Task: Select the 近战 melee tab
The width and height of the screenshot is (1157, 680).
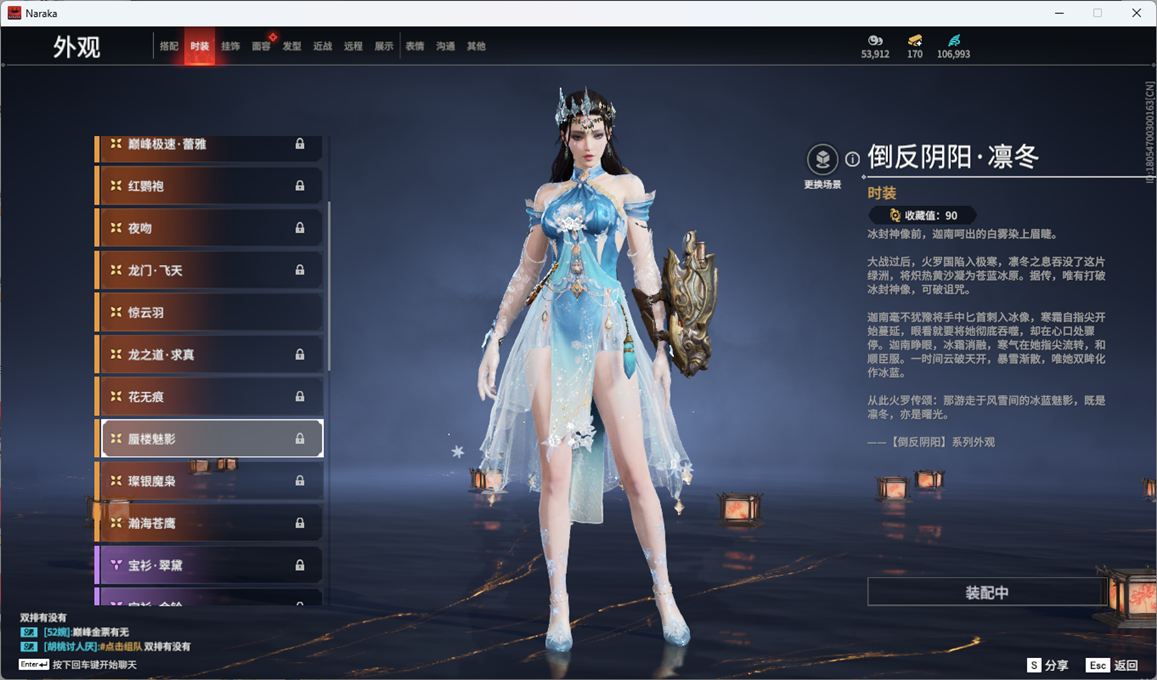Action: (322, 46)
